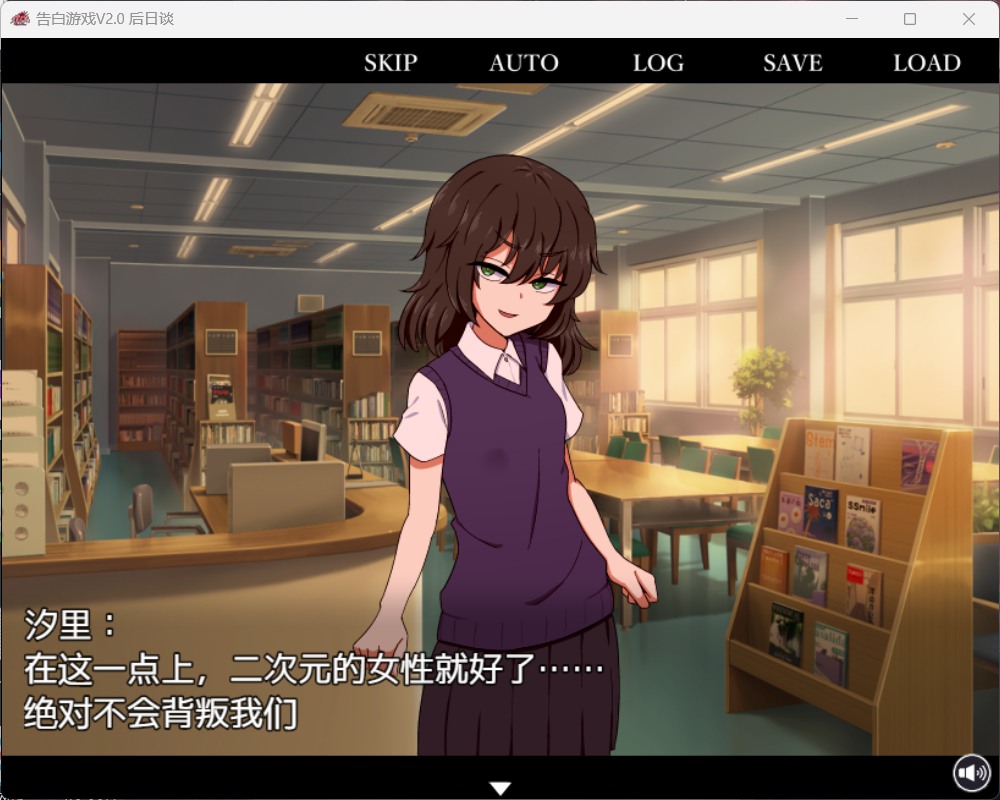Close the game window
Image resolution: width=1000 pixels, height=800 pixels.
(968, 19)
